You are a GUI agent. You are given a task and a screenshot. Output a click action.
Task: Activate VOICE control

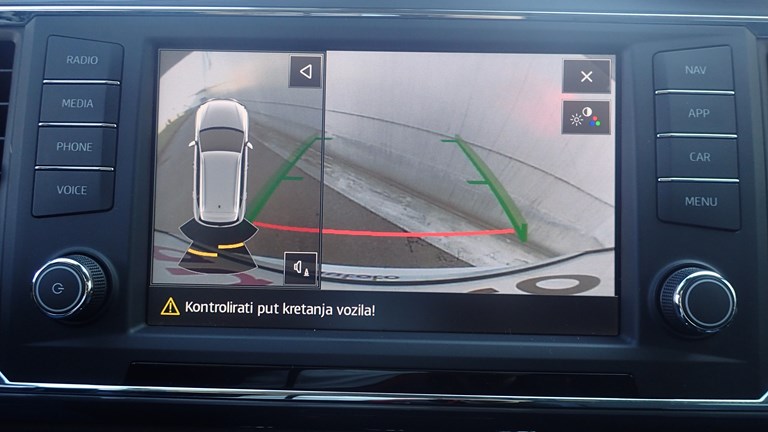pyautogui.click(x=72, y=190)
